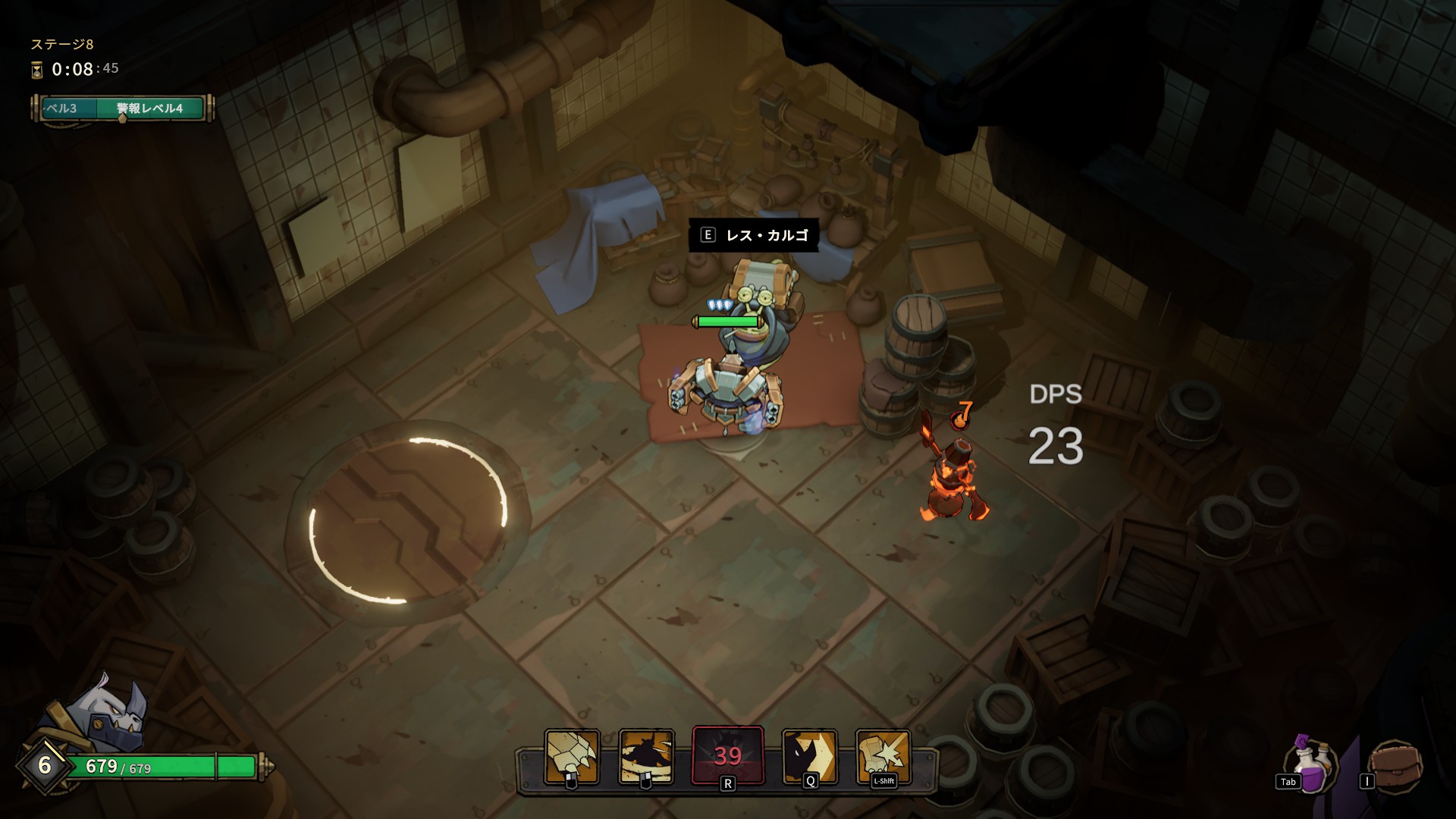Use the spinning beast sweep ability
This screenshot has height=819, width=1456.
click(646, 756)
